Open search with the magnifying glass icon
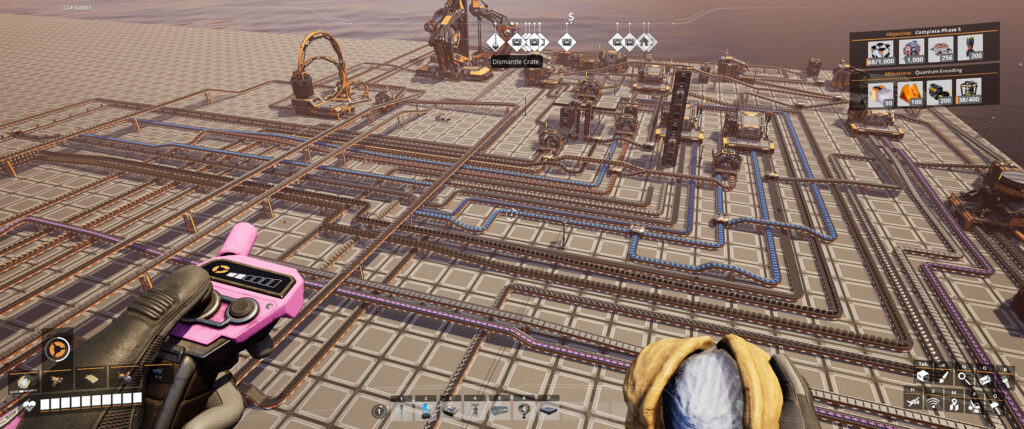This screenshot has height=429, width=1024. click(963, 378)
